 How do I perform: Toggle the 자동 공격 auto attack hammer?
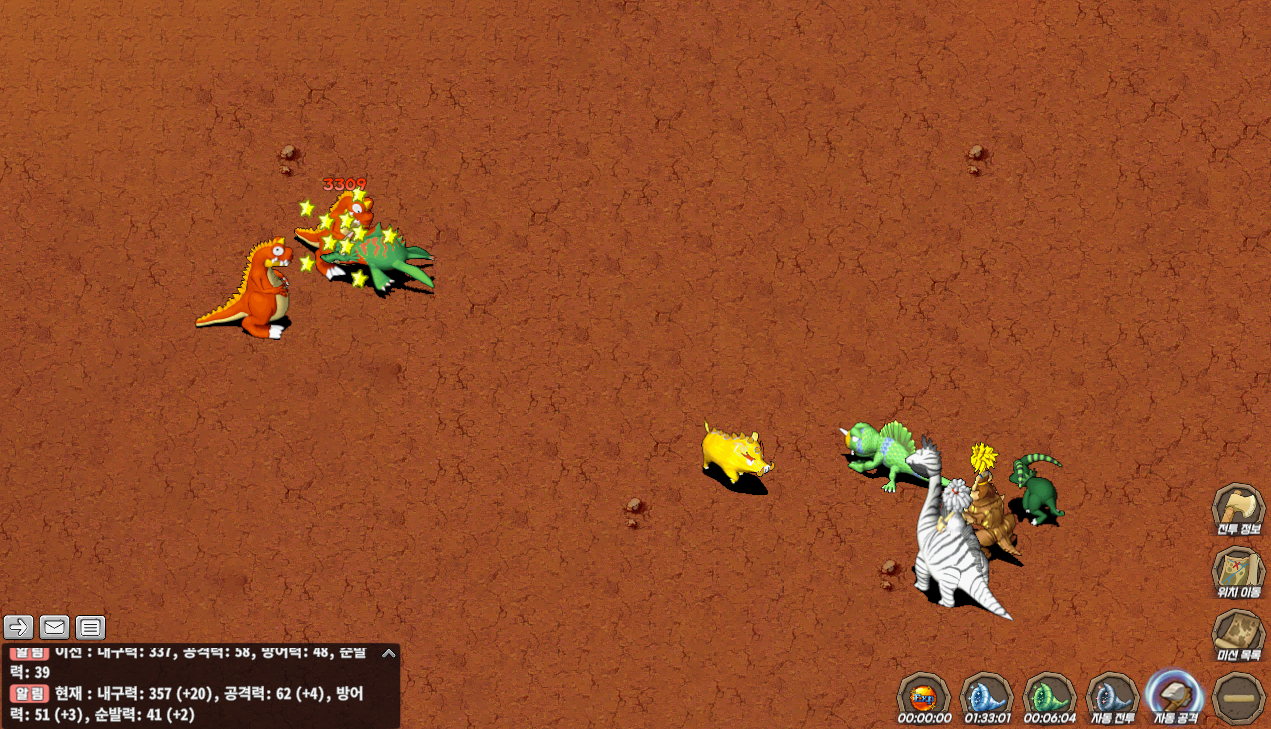click(x=1175, y=694)
